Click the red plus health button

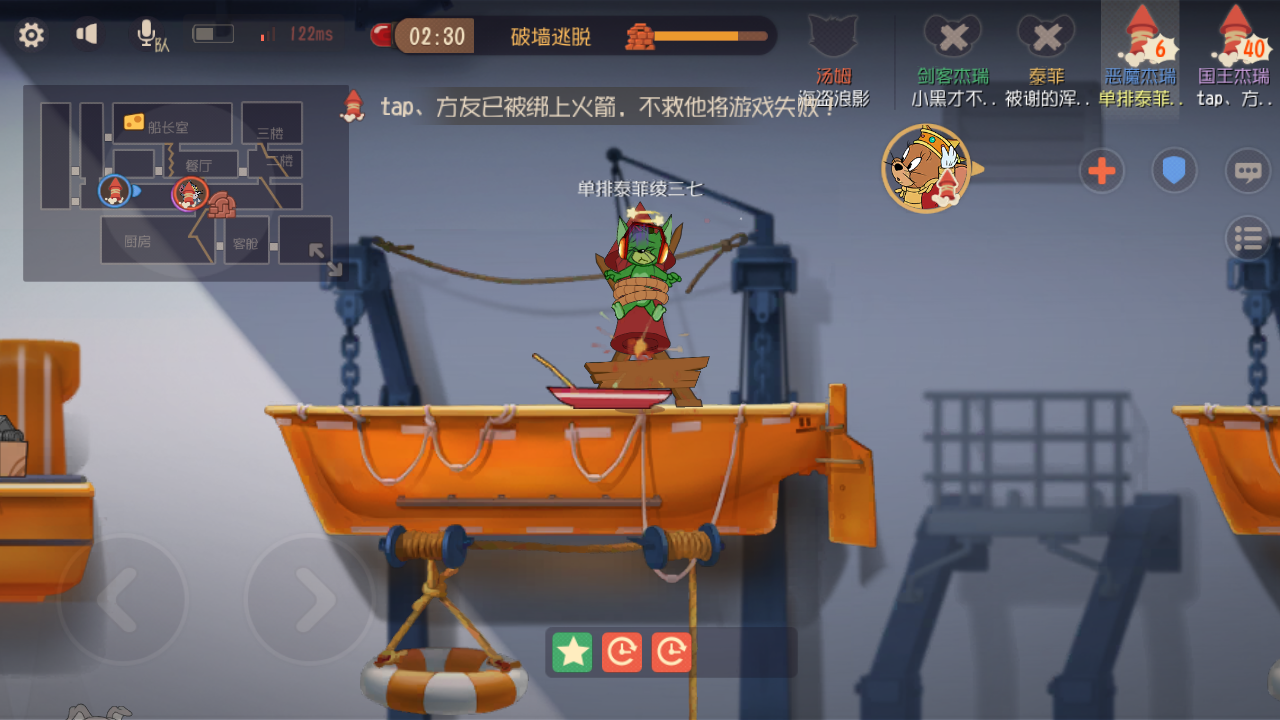click(1101, 170)
